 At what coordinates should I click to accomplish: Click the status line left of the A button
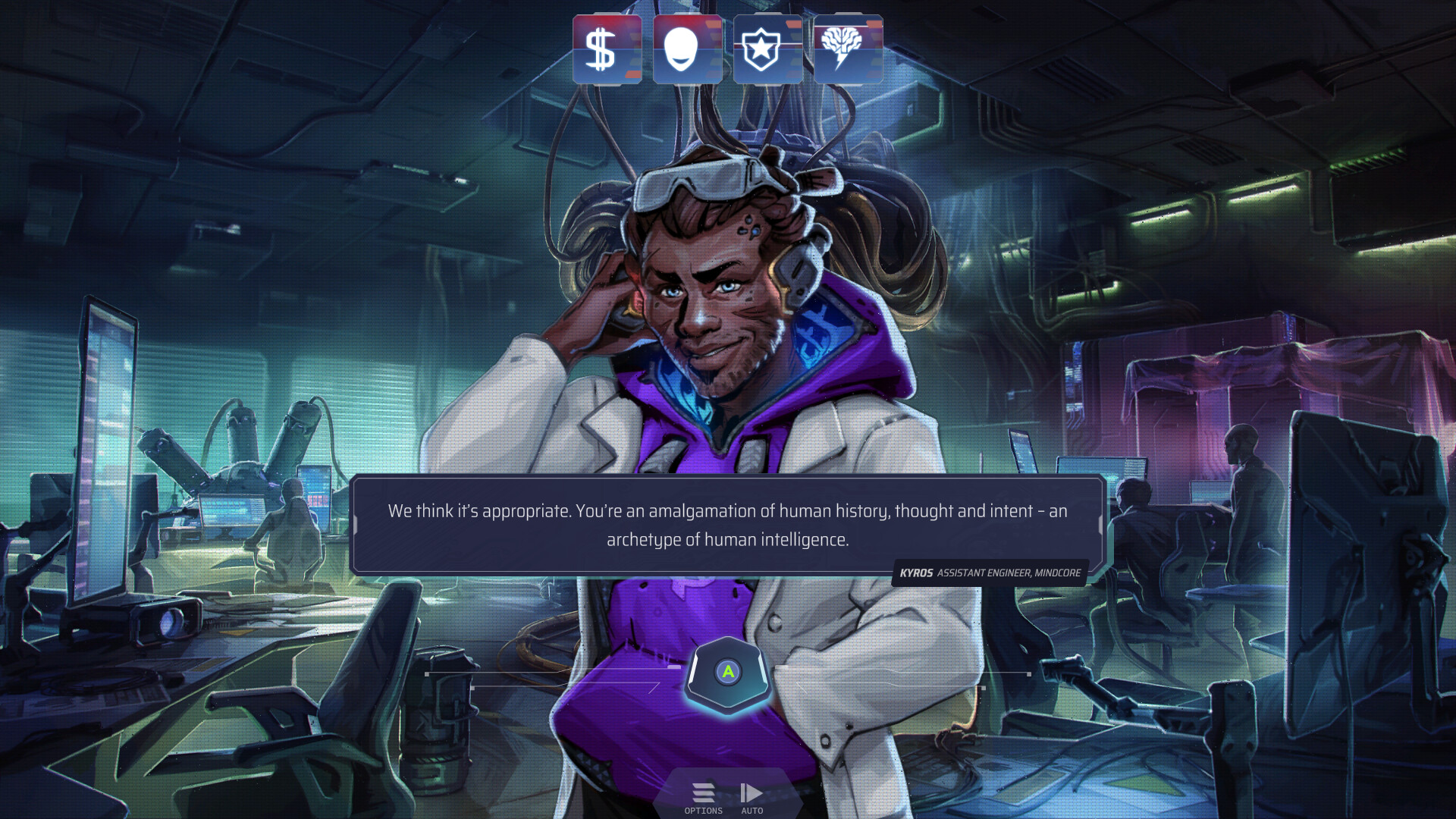pos(554,673)
